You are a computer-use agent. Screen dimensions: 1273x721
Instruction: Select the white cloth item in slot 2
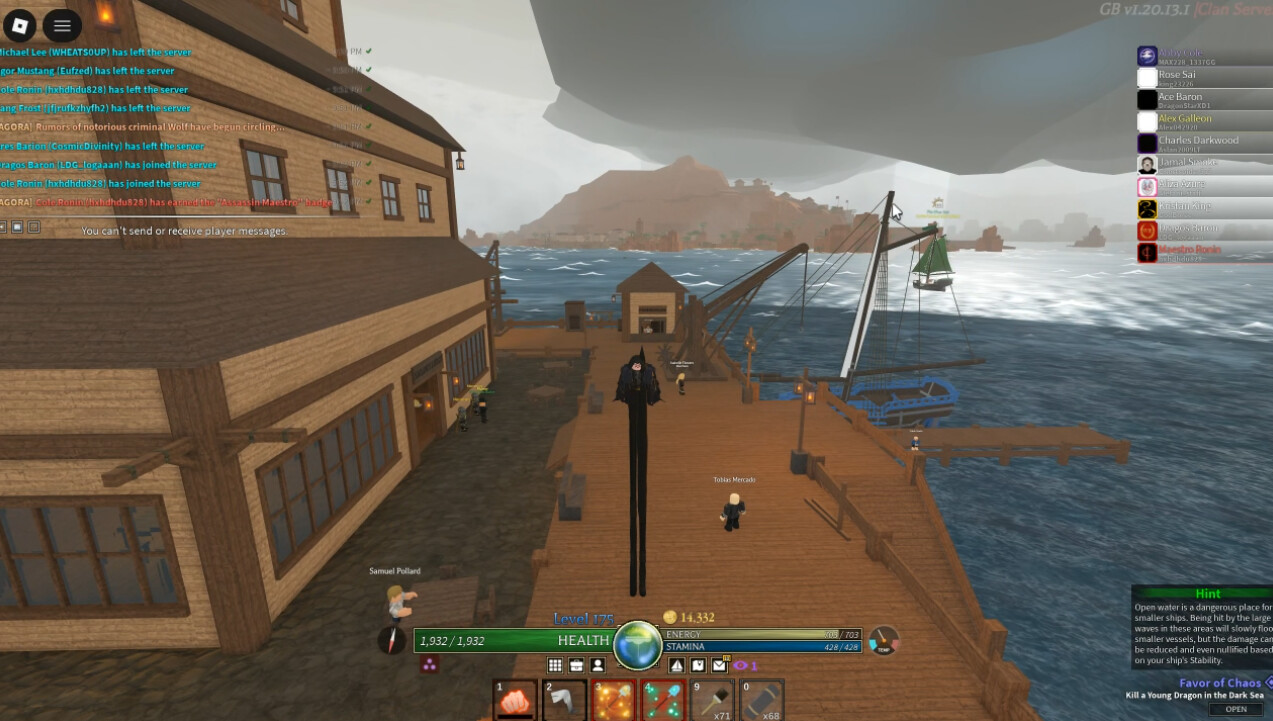point(564,699)
